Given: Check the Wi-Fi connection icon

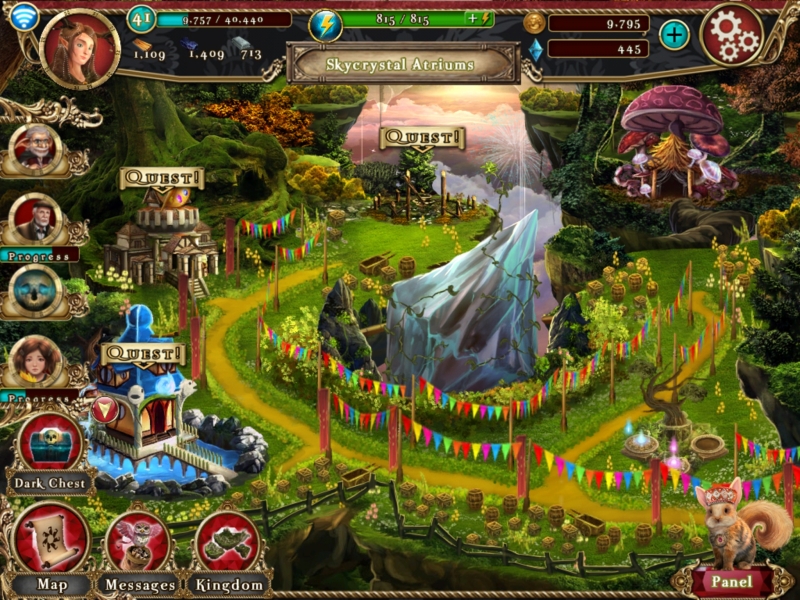Looking at the screenshot, I should pyautogui.click(x=23, y=17).
